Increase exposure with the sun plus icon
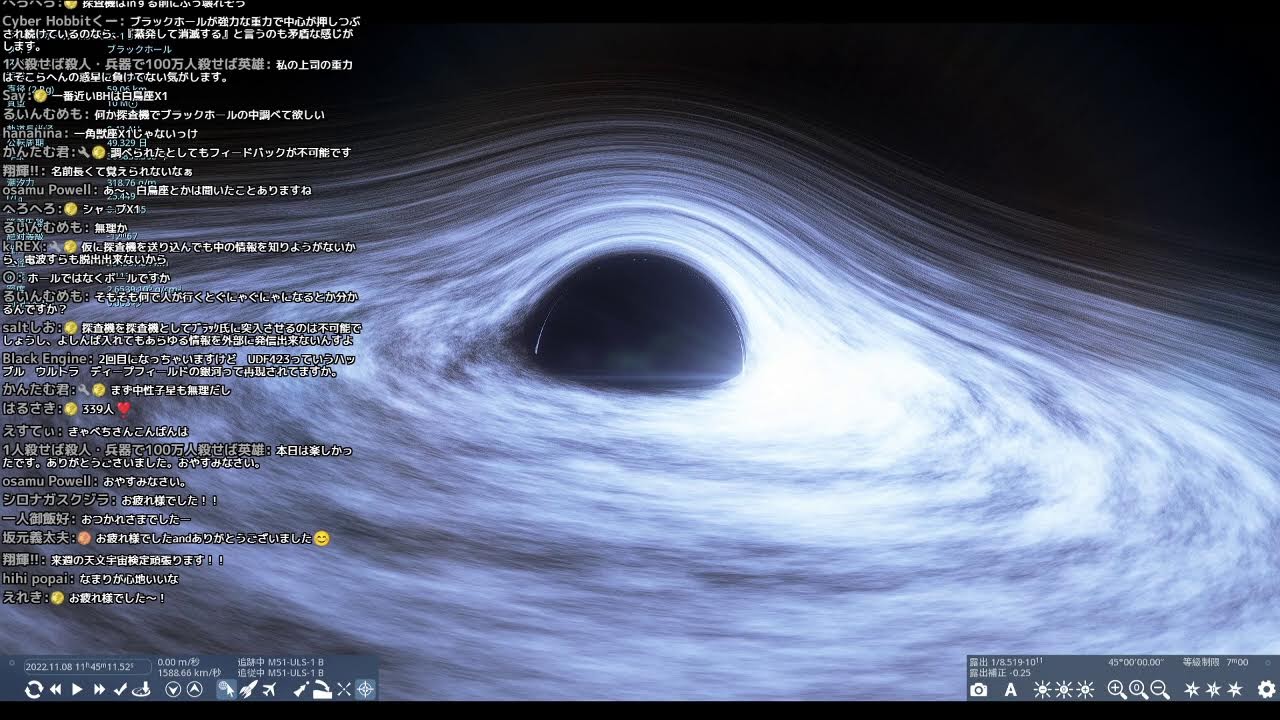The height and width of the screenshot is (720, 1280). (x=1085, y=690)
